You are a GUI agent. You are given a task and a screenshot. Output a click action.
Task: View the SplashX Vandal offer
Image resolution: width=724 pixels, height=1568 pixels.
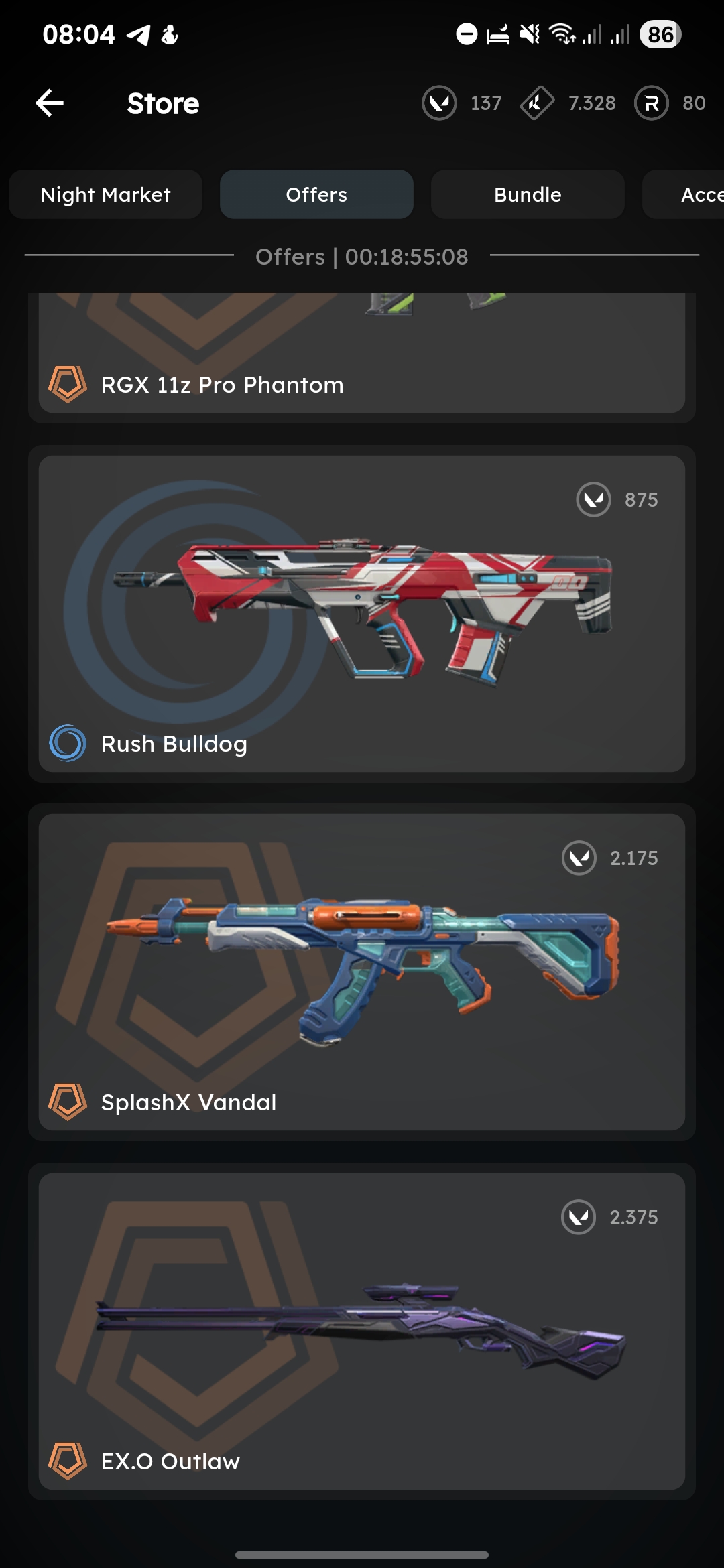[362, 972]
